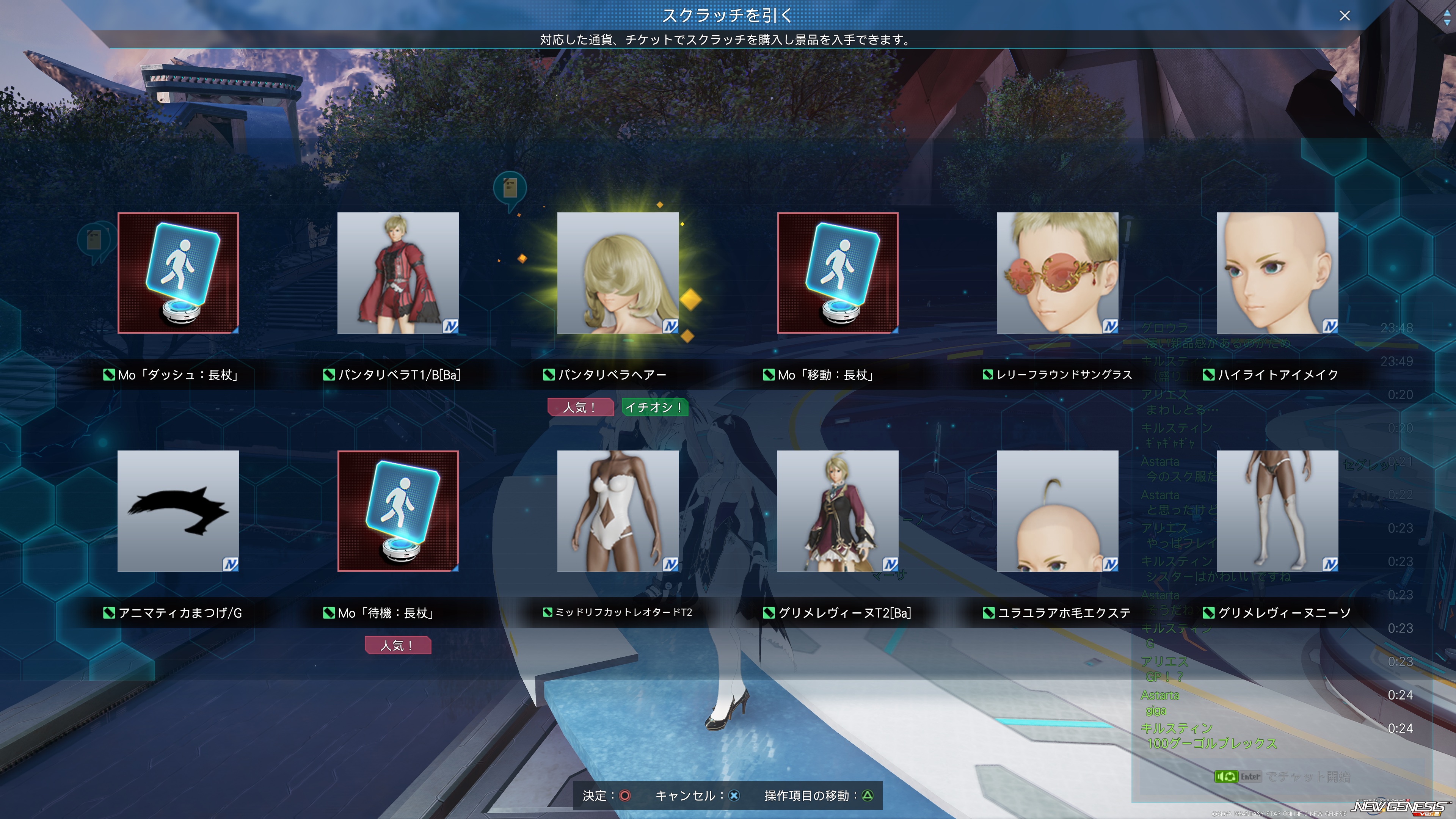1456x819 pixels.
Task: Choose the パンタリベラT1/B[Ba] red outfit
Action: pos(398,273)
